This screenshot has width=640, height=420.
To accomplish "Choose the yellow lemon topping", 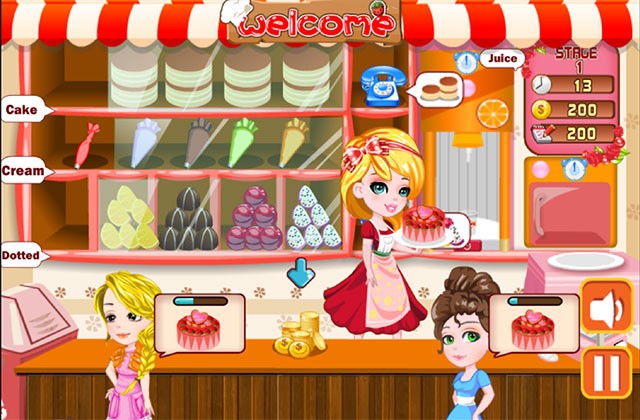I will tap(129, 220).
